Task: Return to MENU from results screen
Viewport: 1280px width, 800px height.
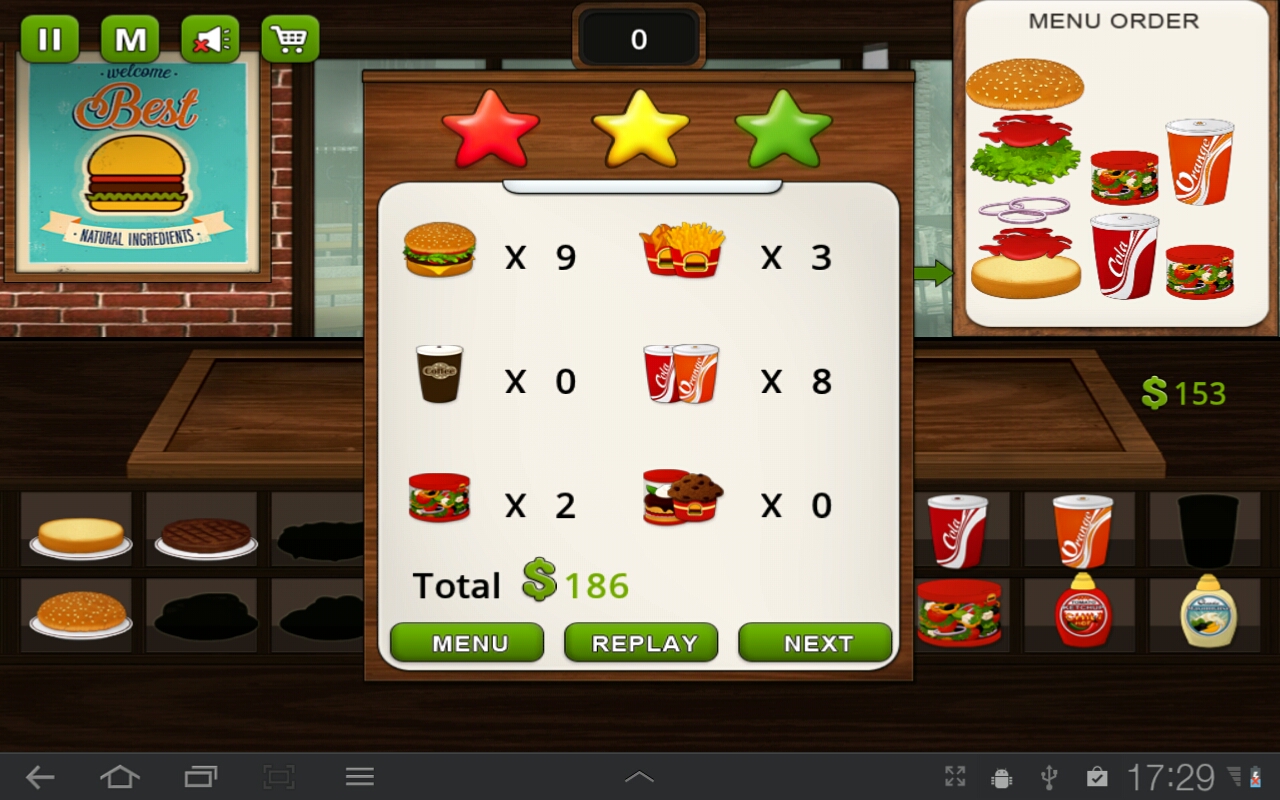Action: [466, 643]
